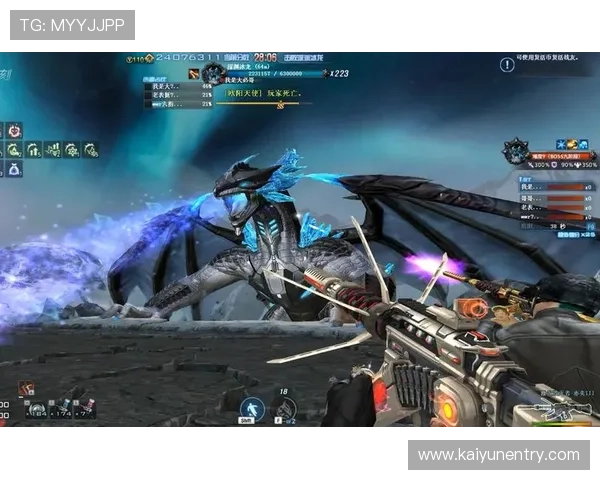This screenshot has width=600, height=480.
Task: Click the orange weapon icon beside boss portrait
Action: tap(191, 74)
